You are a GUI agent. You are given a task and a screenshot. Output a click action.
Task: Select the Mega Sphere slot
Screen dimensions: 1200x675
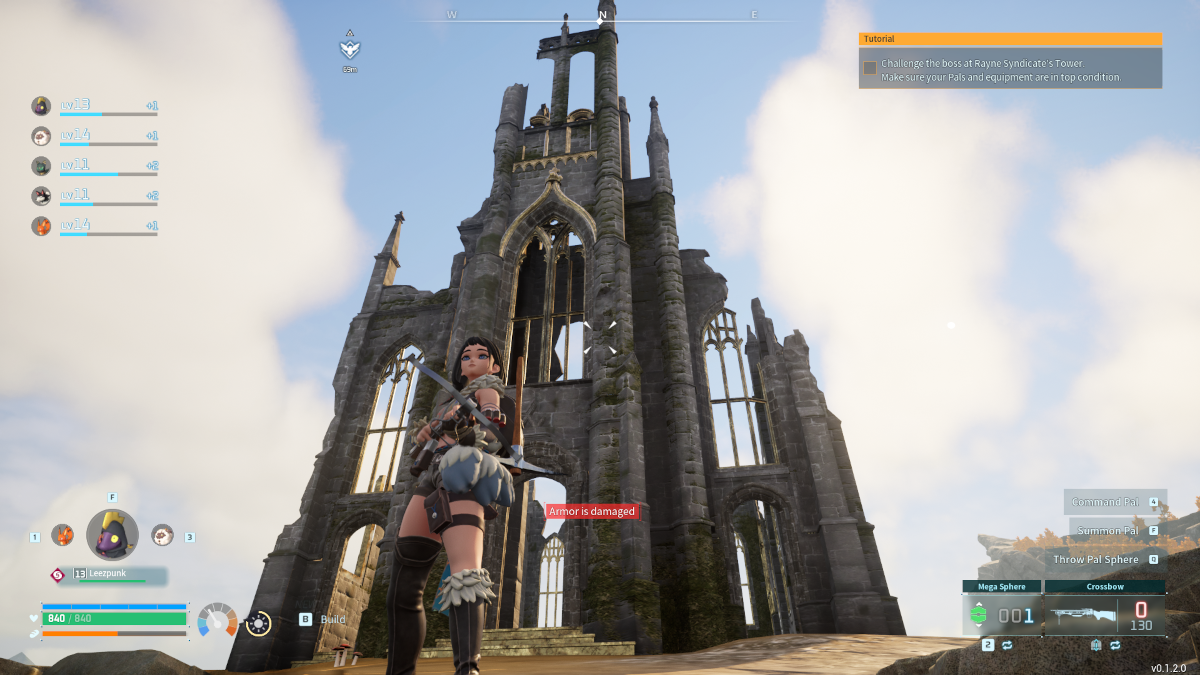click(1001, 614)
